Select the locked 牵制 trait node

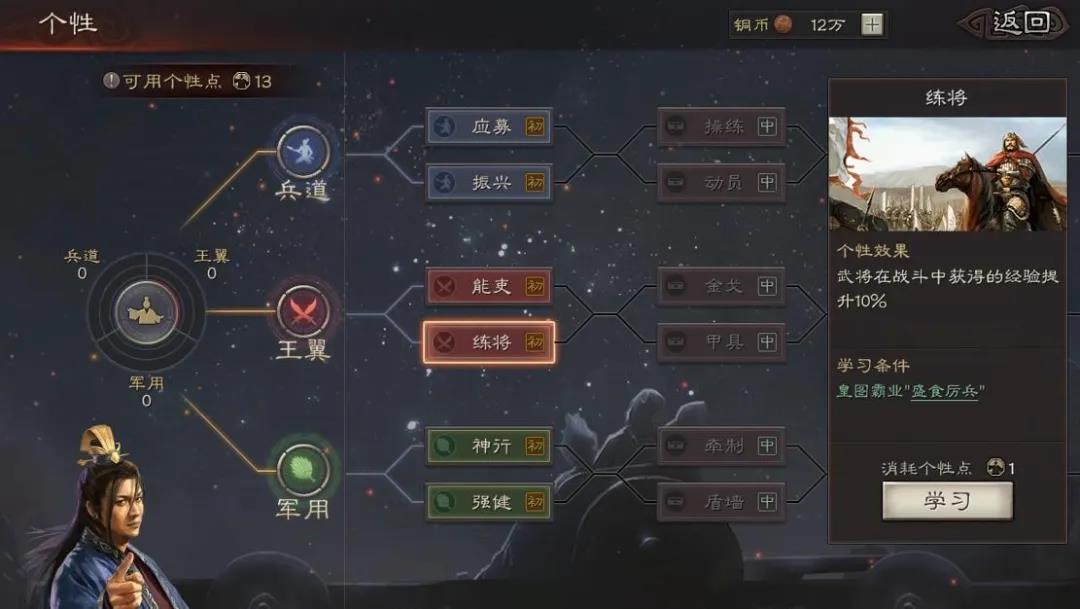pyautogui.click(x=721, y=446)
